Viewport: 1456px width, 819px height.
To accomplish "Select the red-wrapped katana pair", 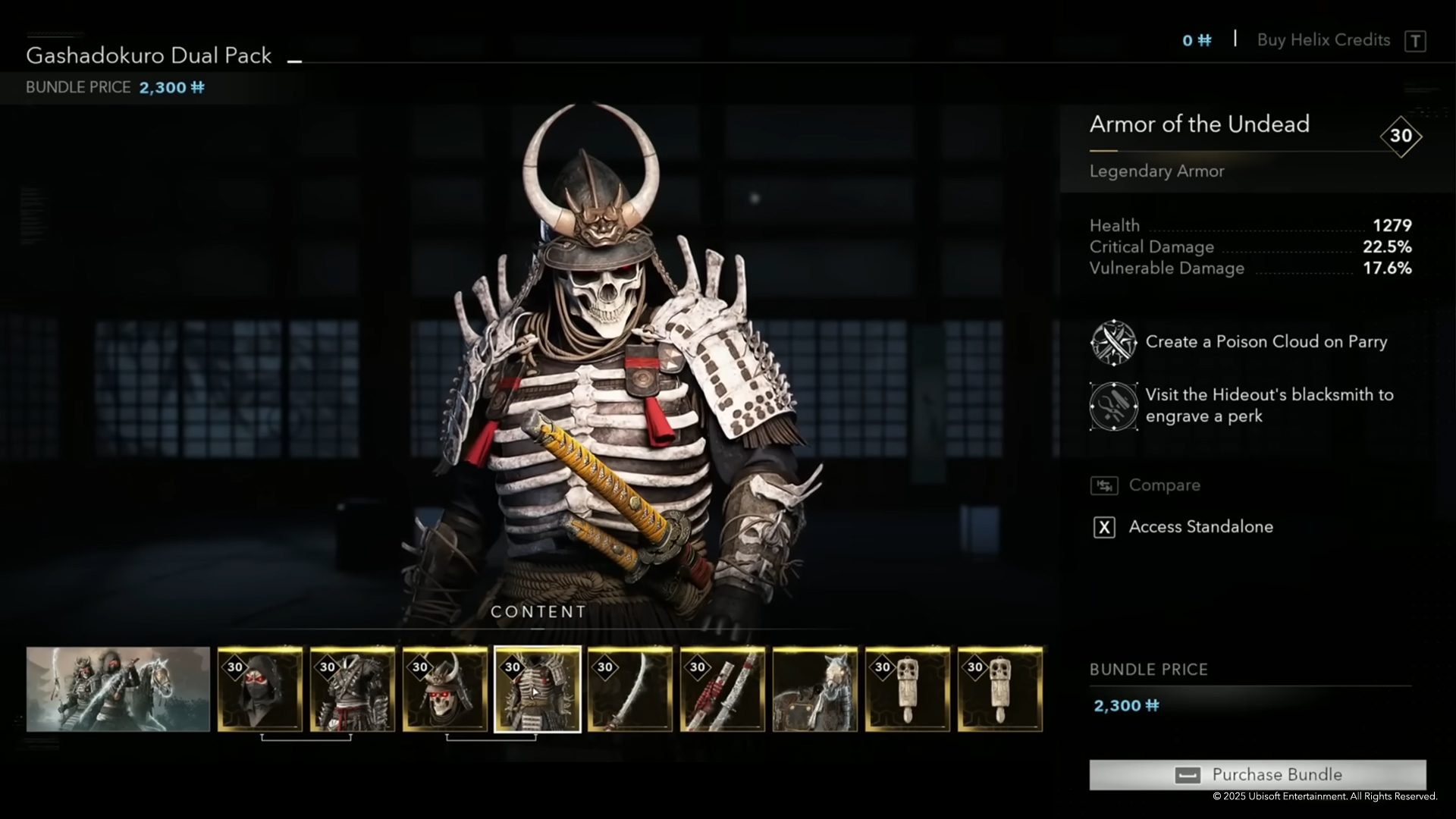I will [x=723, y=689].
